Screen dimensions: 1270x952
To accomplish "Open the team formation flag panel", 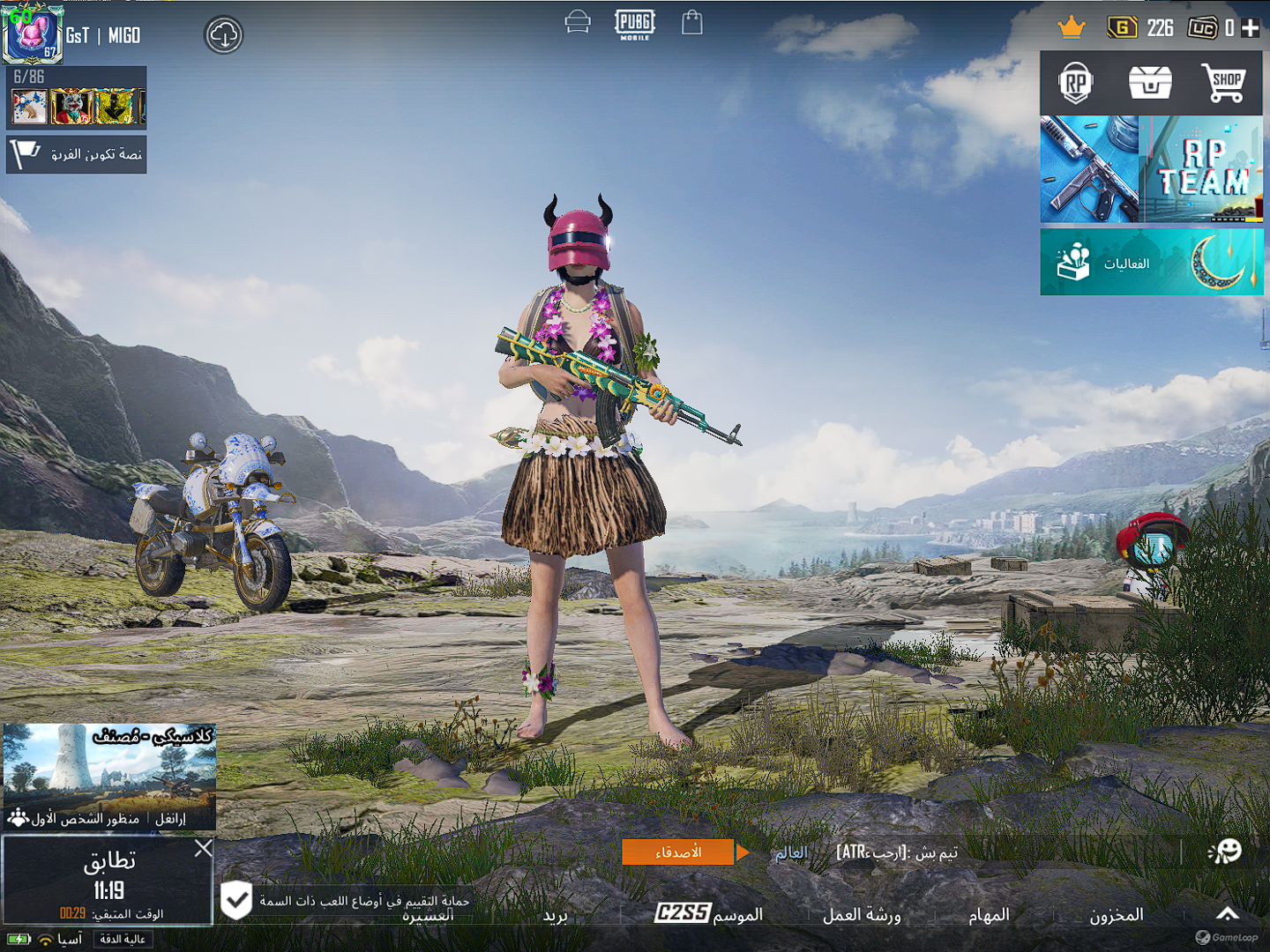I will (76, 154).
